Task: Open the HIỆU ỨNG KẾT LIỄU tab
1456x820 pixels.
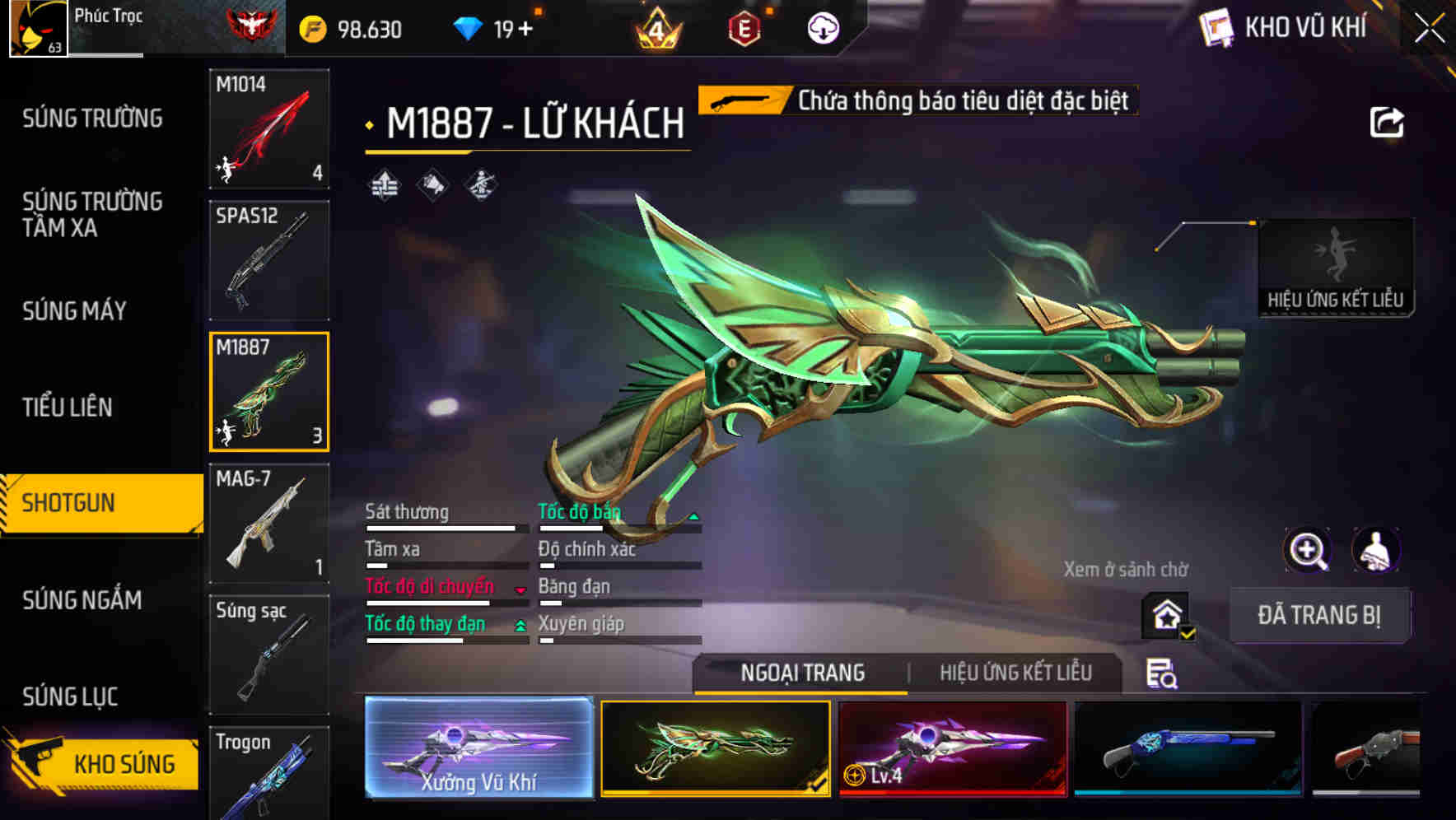Action: [x=1017, y=673]
